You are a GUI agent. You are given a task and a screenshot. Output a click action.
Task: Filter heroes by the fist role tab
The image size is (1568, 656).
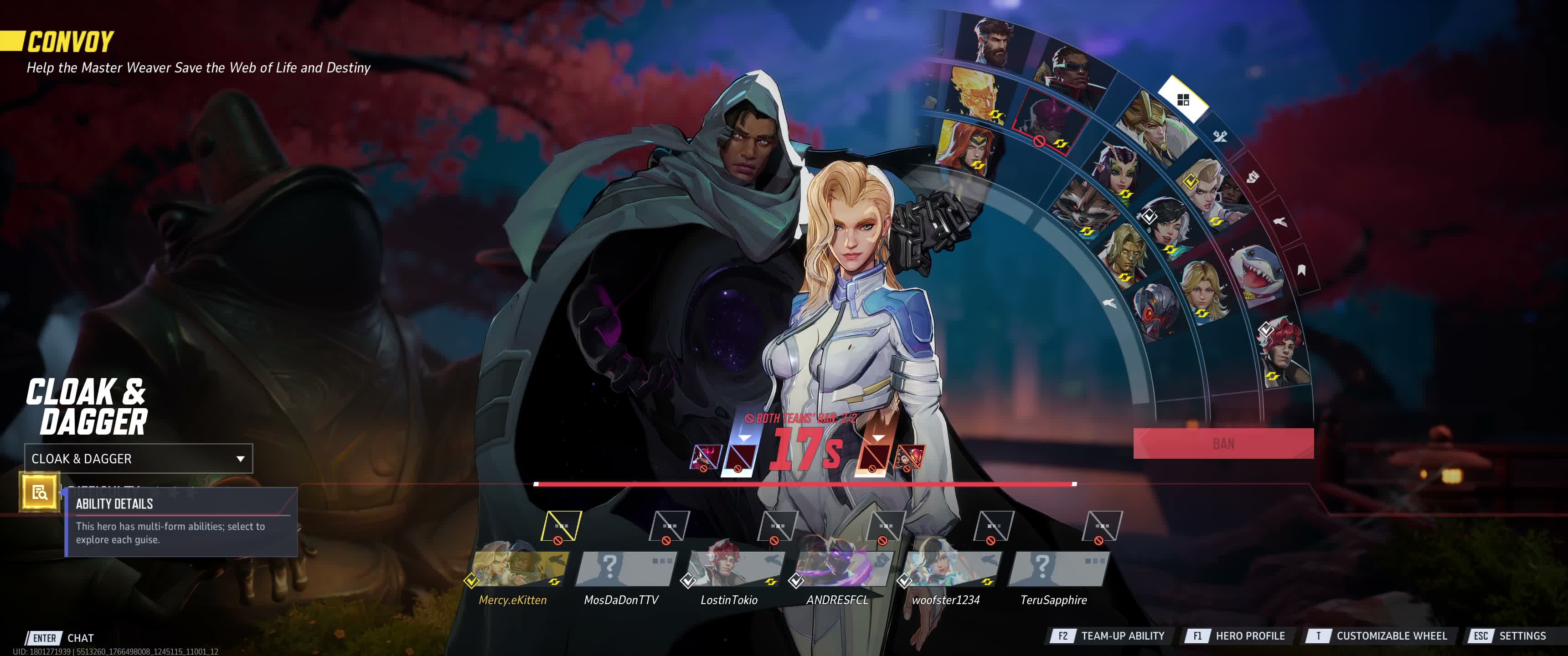coord(1252,177)
